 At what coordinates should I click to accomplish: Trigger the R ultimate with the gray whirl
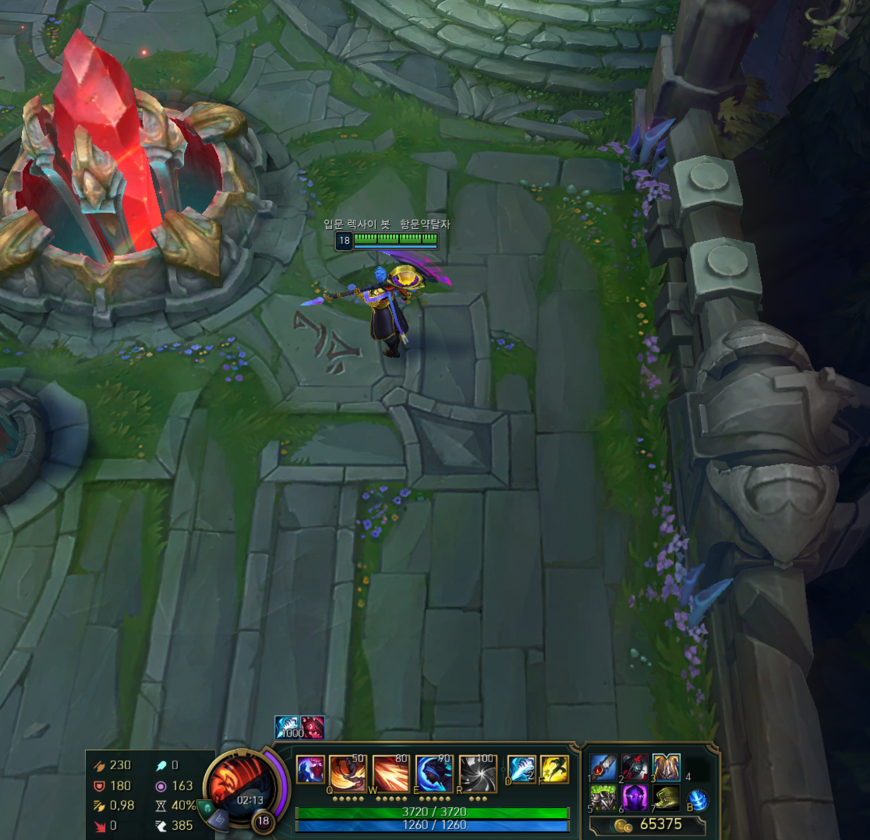pos(478,773)
